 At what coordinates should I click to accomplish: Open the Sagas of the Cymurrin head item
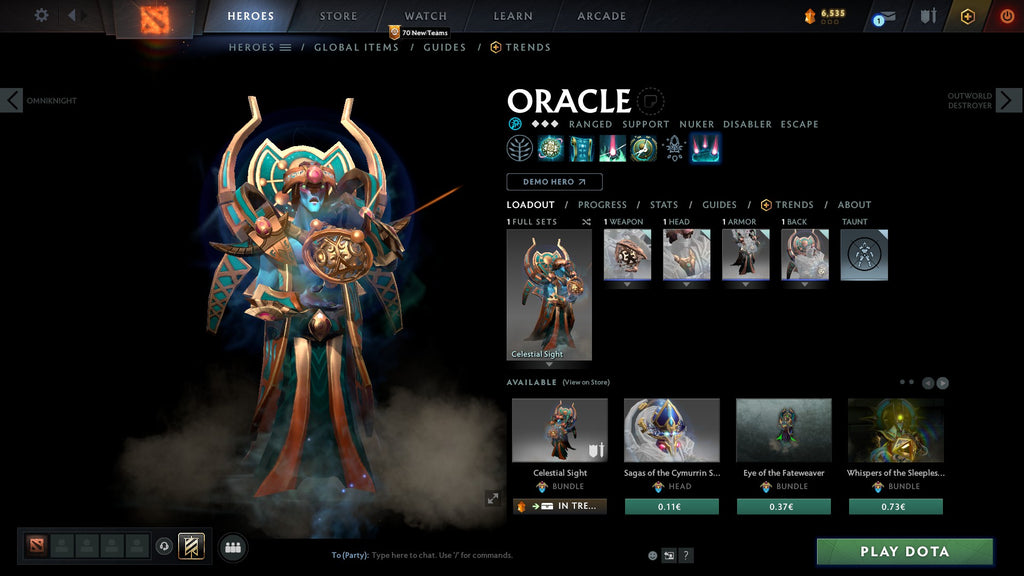[x=672, y=430]
